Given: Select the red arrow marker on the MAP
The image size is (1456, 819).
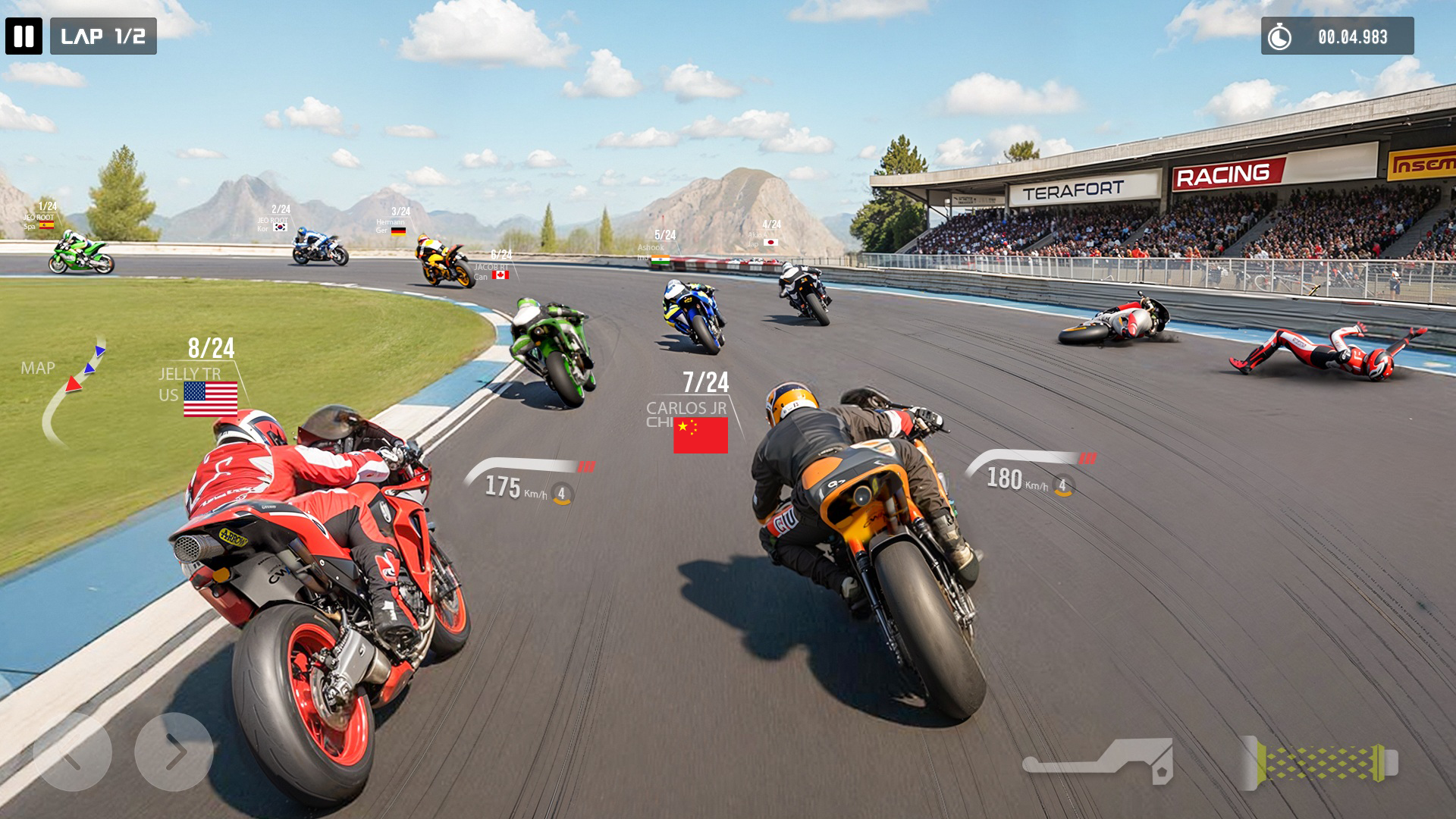Looking at the screenshot, I should tap(74, 384).
